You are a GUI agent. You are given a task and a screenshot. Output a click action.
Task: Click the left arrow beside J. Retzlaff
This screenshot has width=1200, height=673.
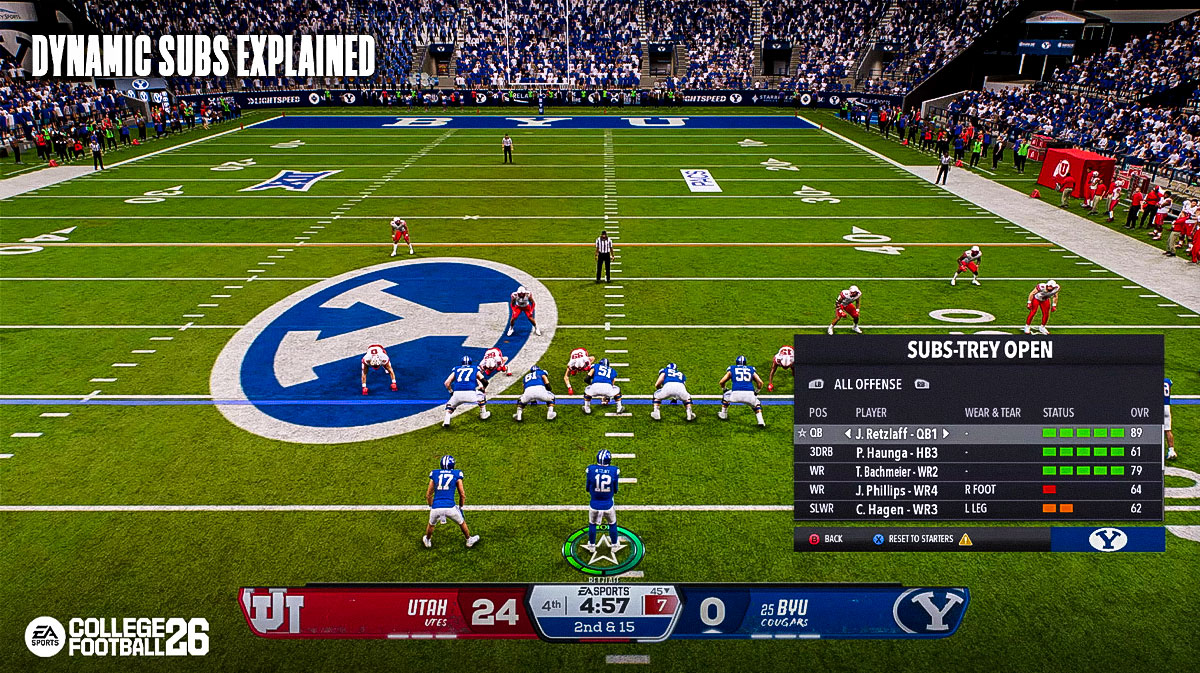pos(847,434)
